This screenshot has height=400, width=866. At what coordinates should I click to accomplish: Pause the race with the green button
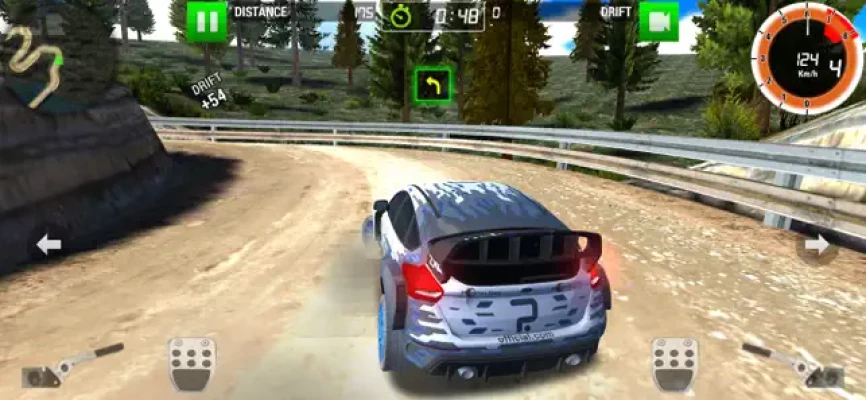click(206, 21)
